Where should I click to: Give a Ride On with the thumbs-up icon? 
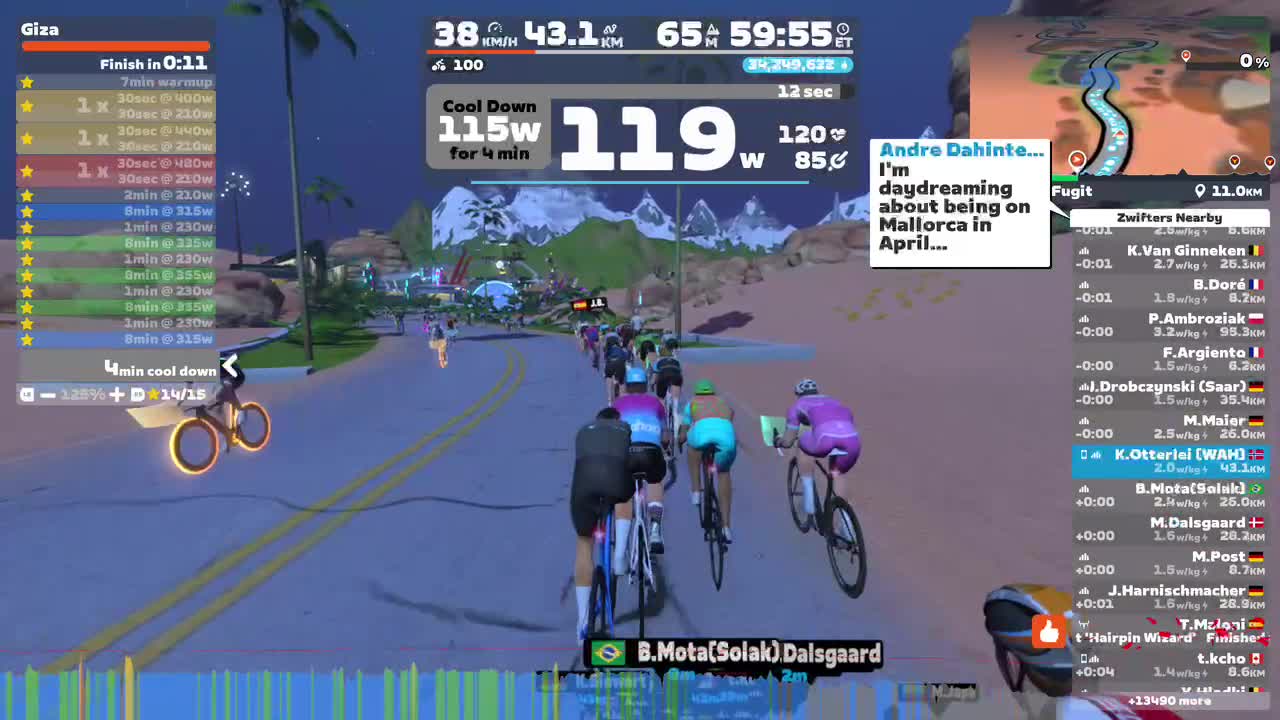1048,632
